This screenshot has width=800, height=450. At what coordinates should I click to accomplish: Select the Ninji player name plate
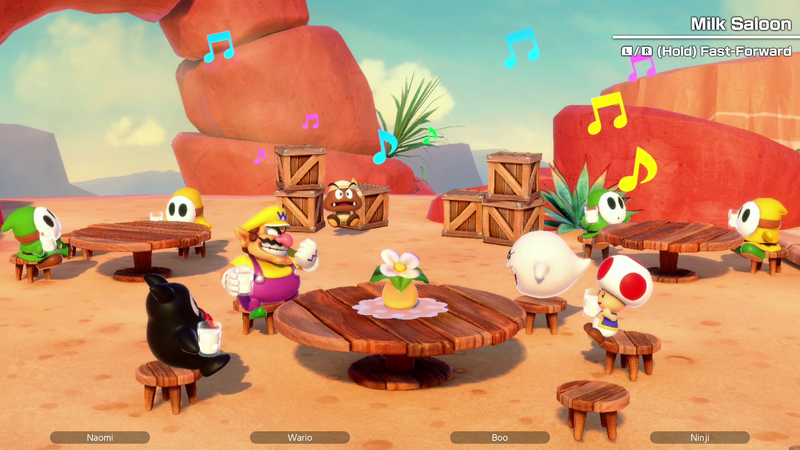click(699, 437)
